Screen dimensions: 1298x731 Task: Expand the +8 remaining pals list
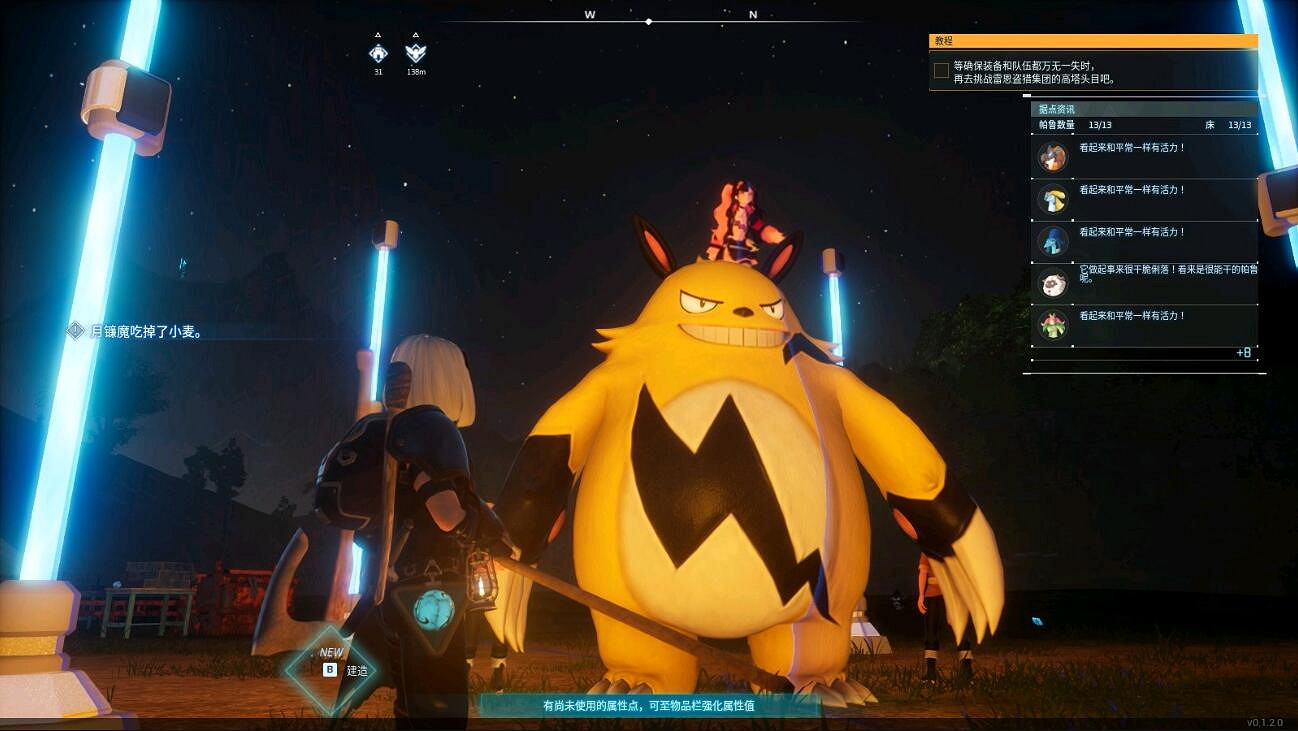(1243, 353)
